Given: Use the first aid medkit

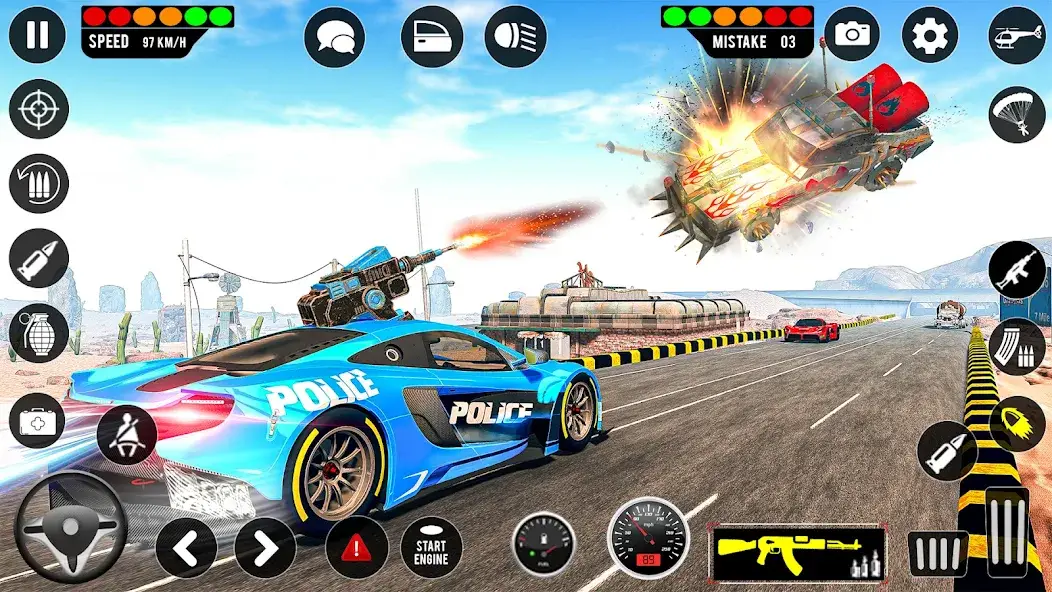Looking at the screenshot, I should click(38, 420).
